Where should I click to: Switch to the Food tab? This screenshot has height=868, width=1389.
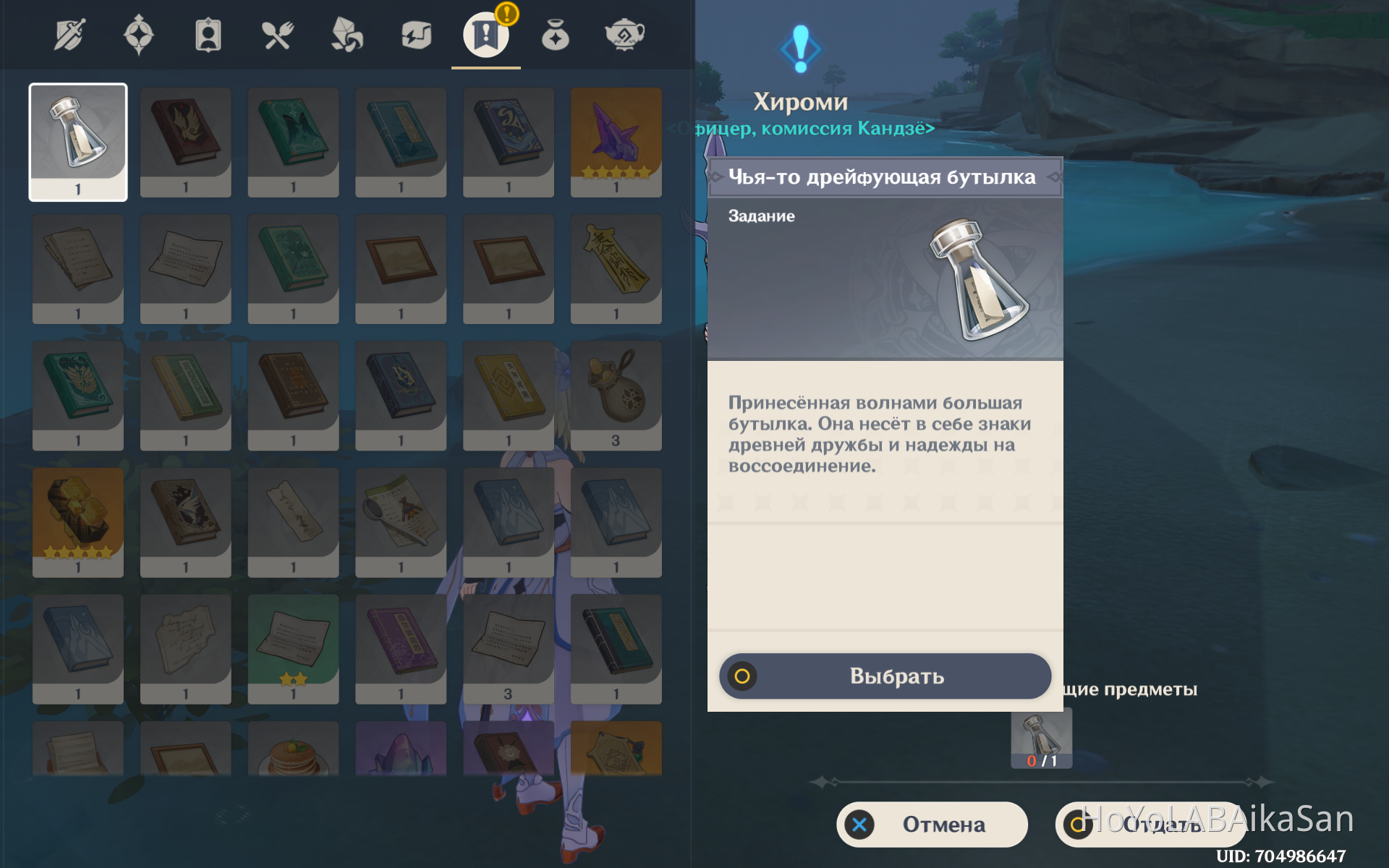(x=277, y=35)
